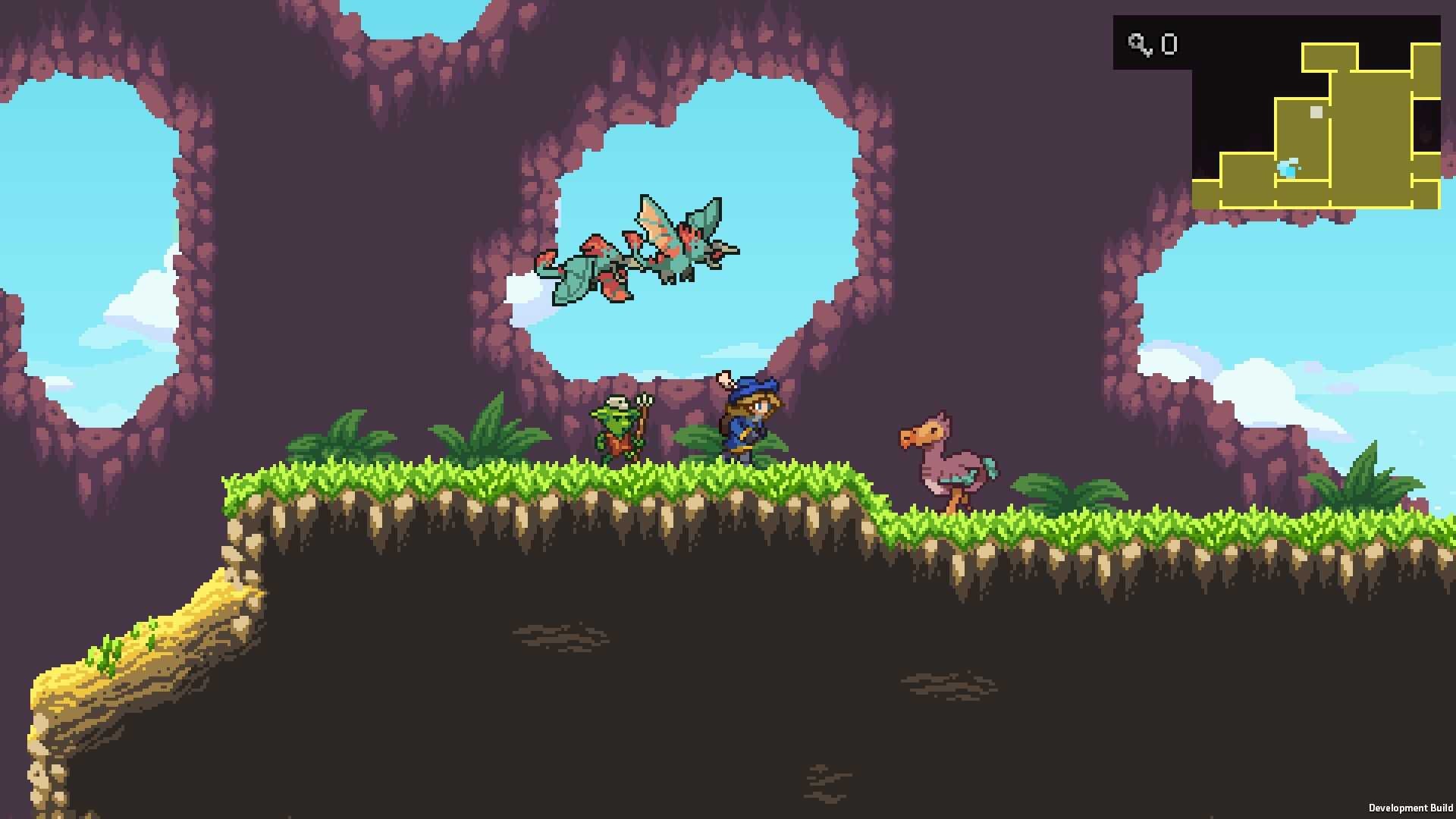1456x819 pixels.
Task: Click the tall yellow room outline on minimap
Action: (1370, 137)
